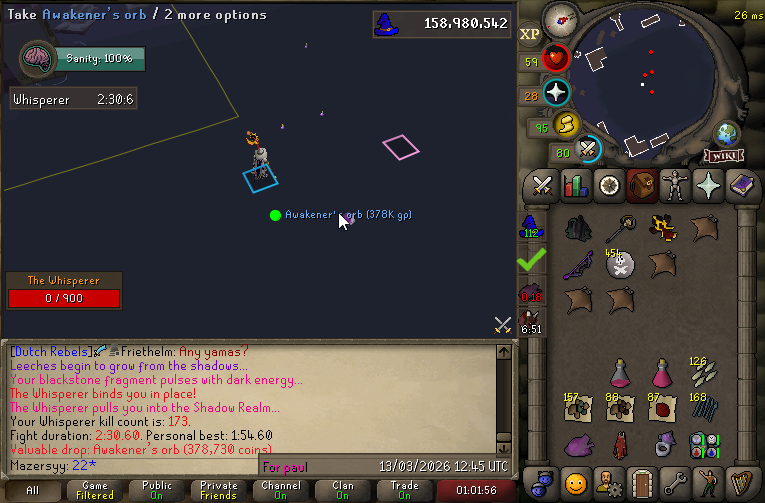Activate quick prayers orb
Image resolution: width=765 pixels, height=503 pixels.
click(x=556, y=93)
